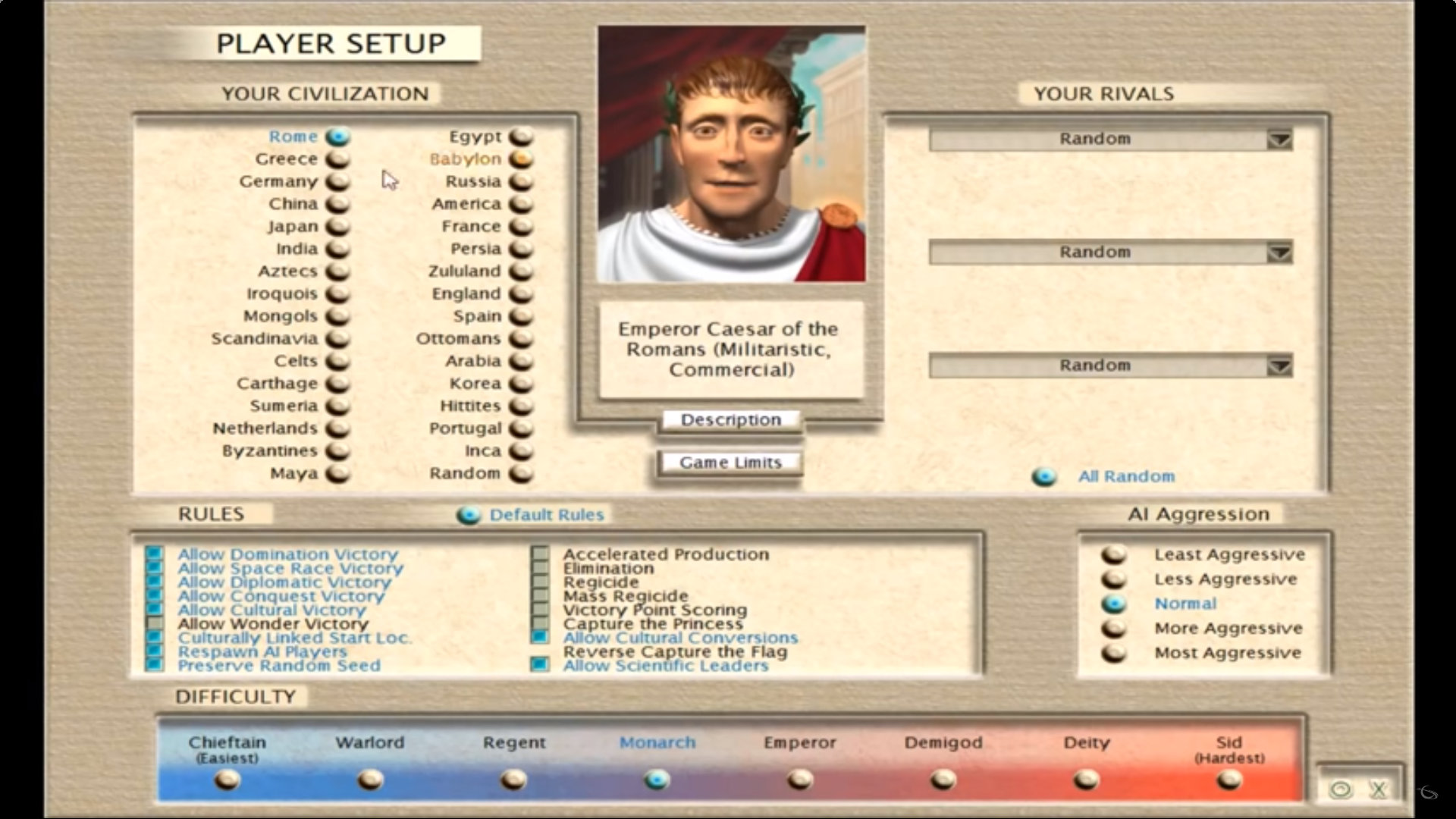Pick Japan as your civilization
The height and width of the screenshot is (819, 1456).
[x=337, y=227]
